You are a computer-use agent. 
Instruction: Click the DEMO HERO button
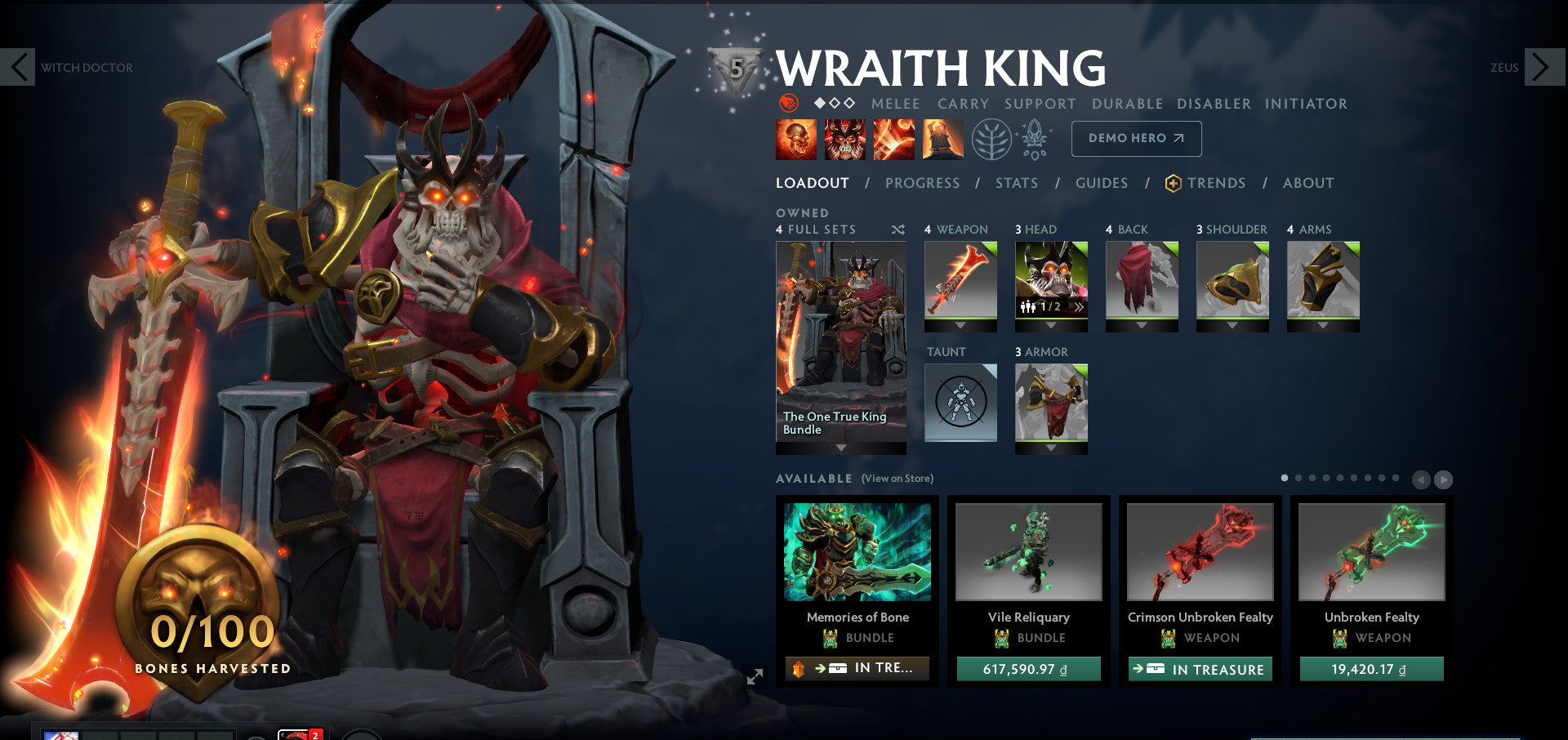(1135, 139)
